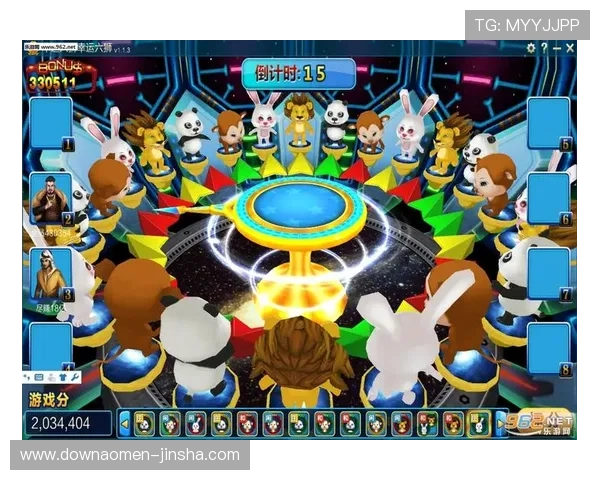Click the question mark help button
This screenshot has height=480, width=600.
[543, 48]
